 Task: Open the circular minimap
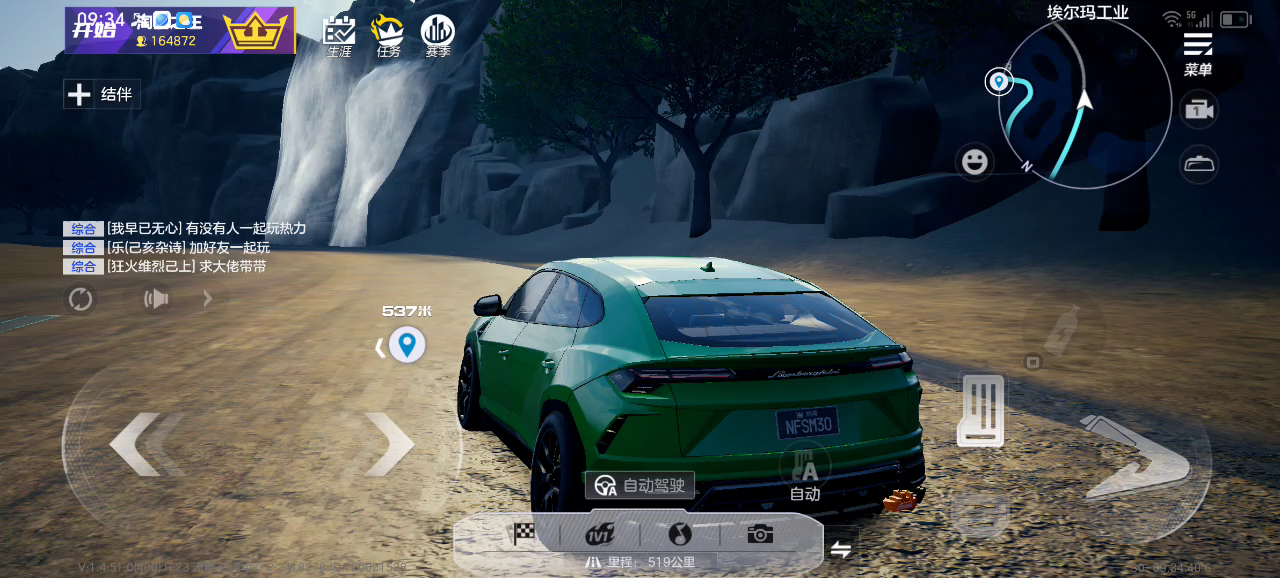[1084, 104]
